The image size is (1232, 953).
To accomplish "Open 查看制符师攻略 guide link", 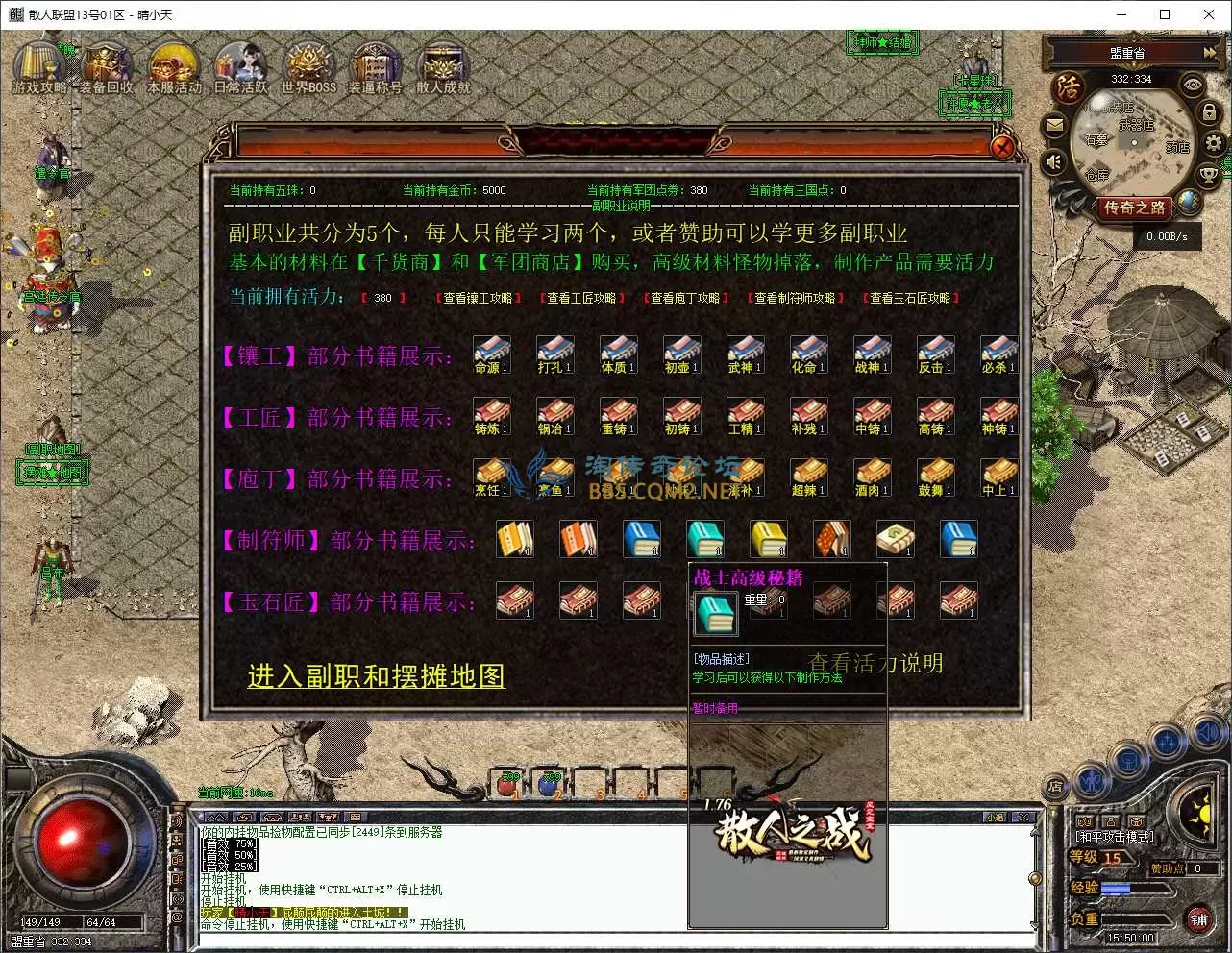I will point(795,298).
